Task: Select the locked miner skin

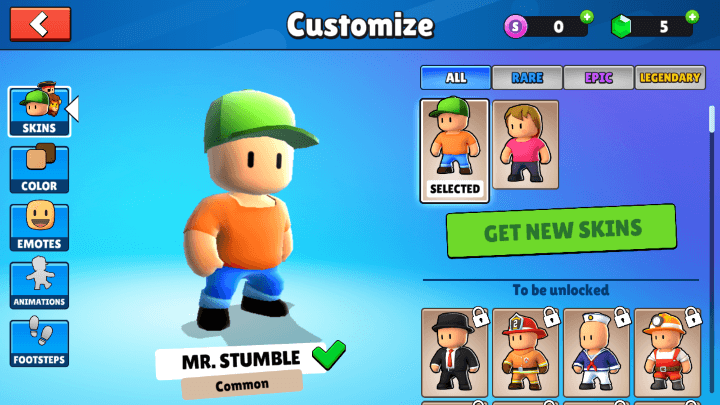Action: [x=667, y=352]
